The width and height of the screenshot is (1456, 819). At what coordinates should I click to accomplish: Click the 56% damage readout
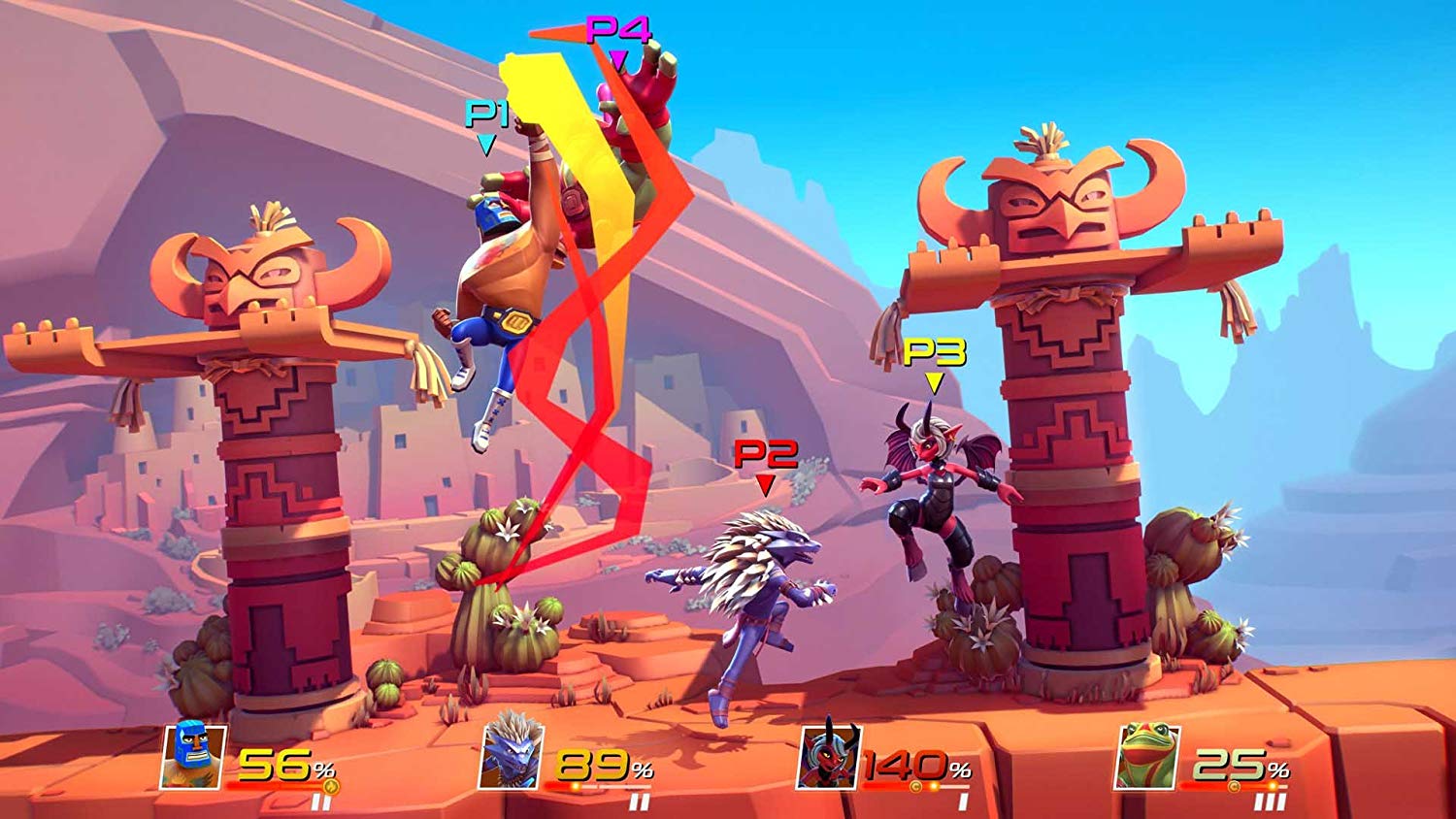279,763
